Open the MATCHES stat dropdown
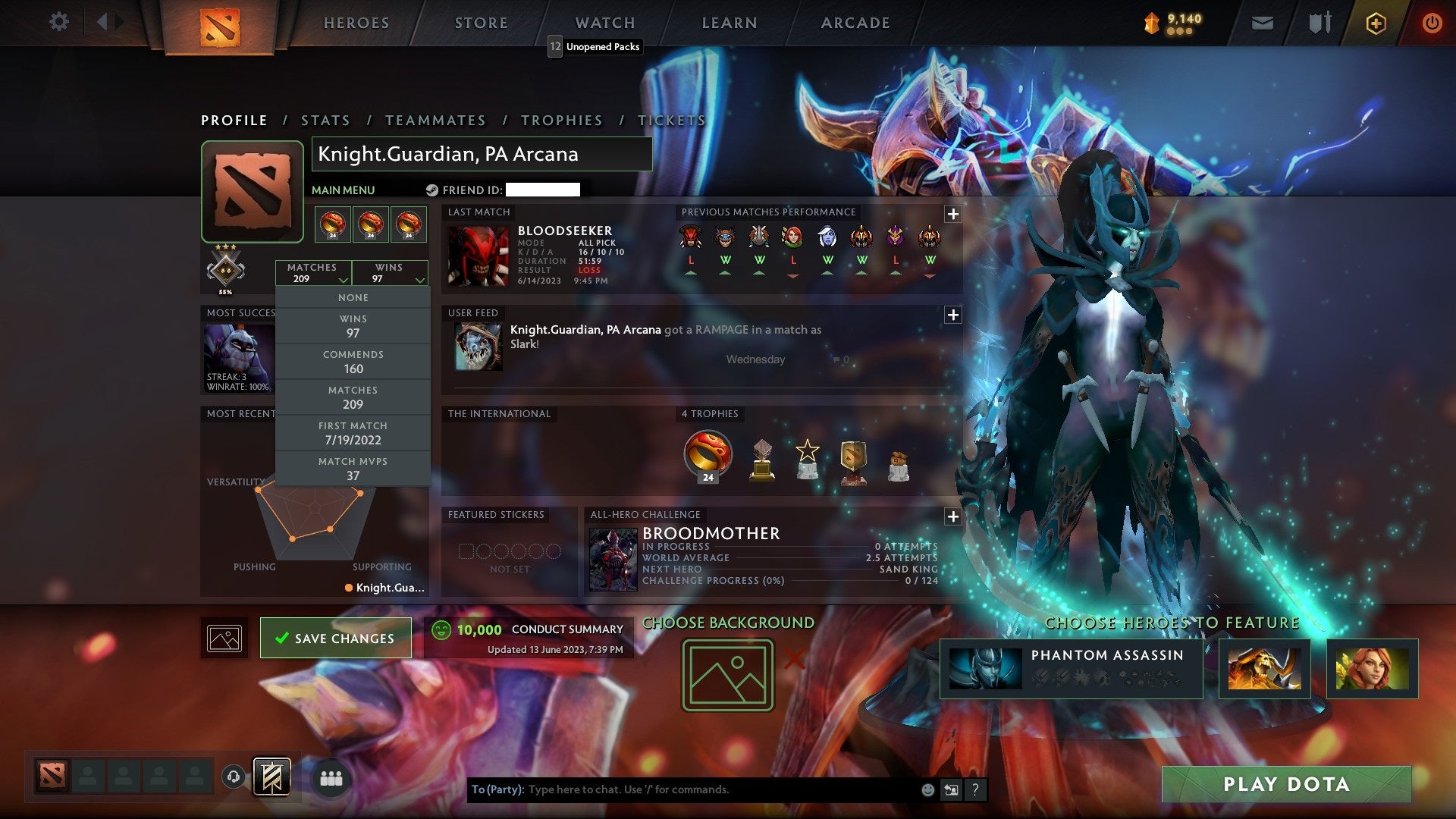1456x819 pixels. (314, 273)
